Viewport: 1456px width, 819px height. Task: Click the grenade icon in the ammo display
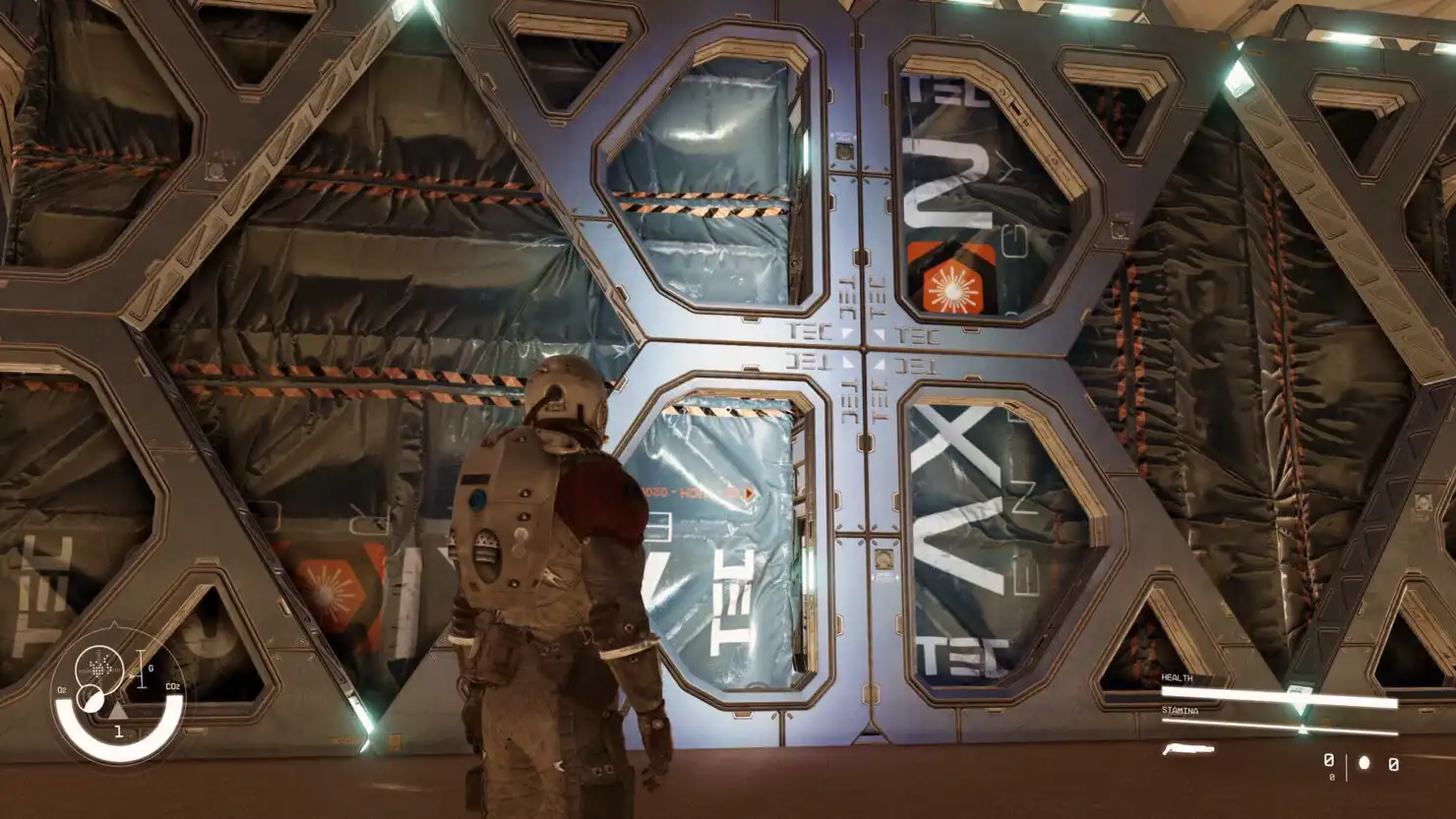click(1364, 763)
